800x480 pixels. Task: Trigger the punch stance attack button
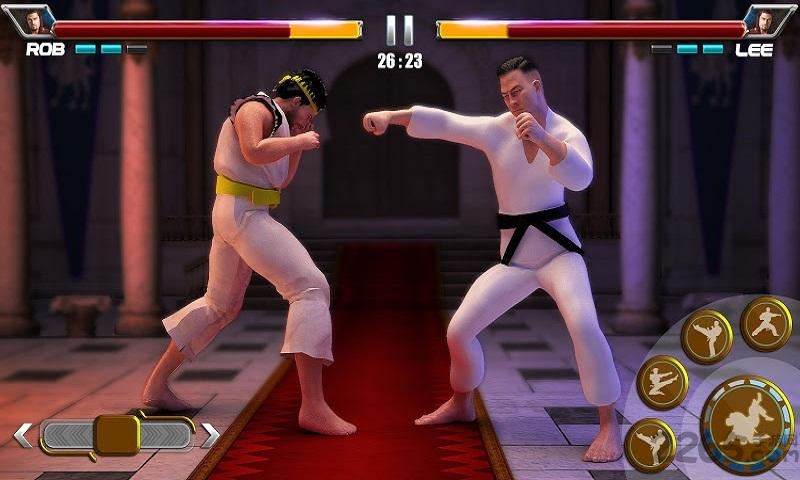pyautogui.click(x=766, y=324)
